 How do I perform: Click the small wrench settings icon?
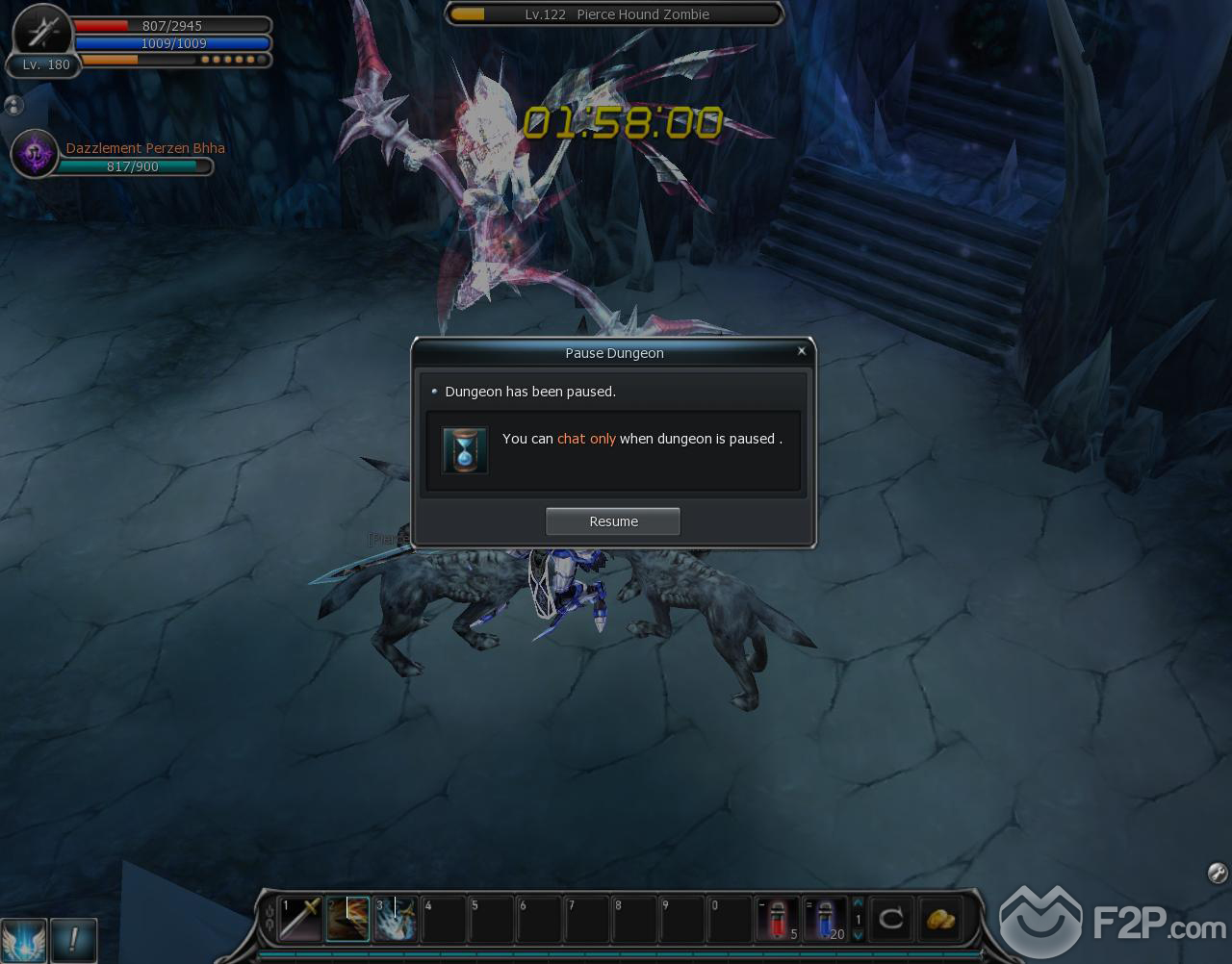pos(1217,873)
